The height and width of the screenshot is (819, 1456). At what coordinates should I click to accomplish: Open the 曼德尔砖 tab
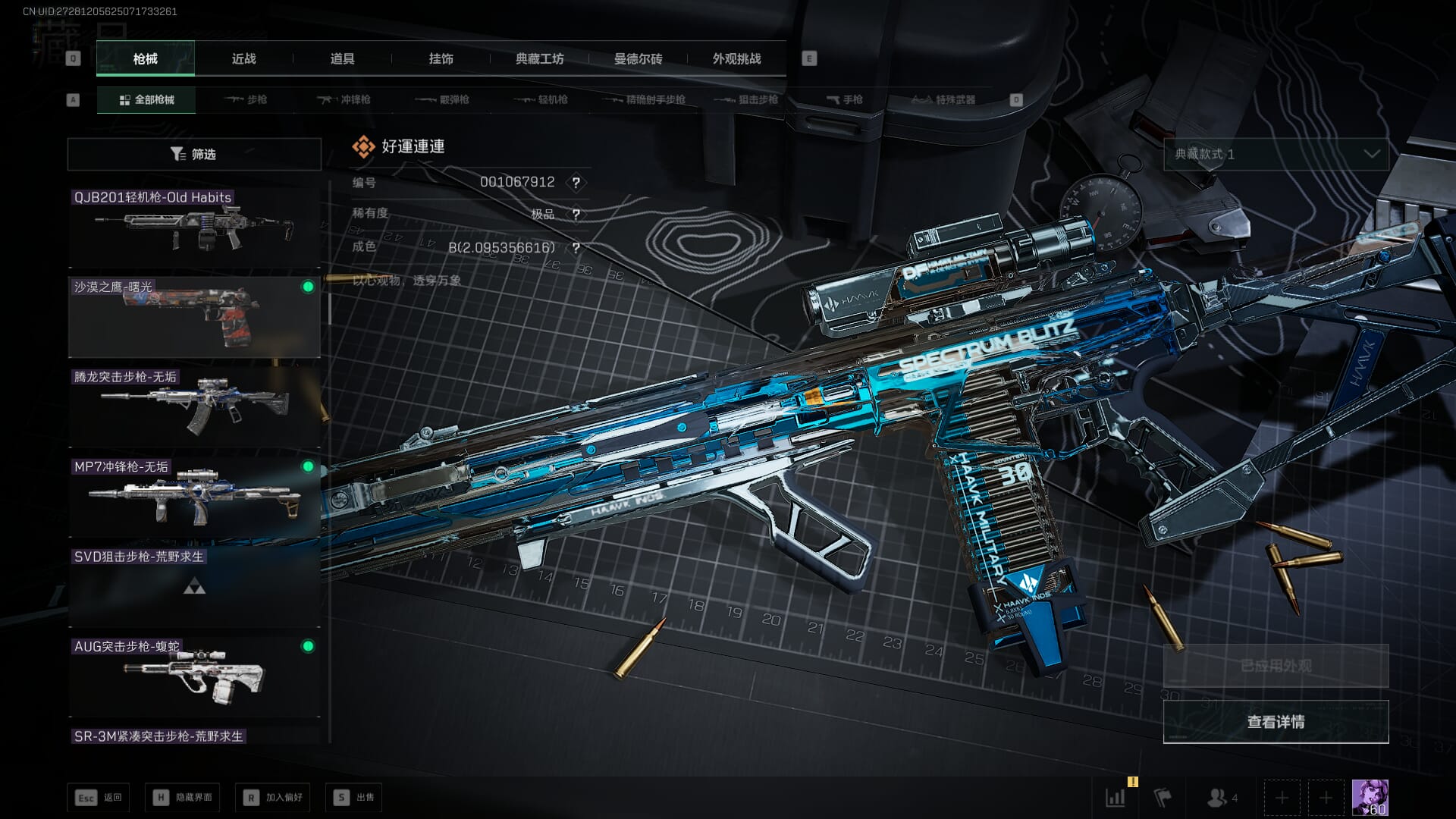(x=638, y=58)
